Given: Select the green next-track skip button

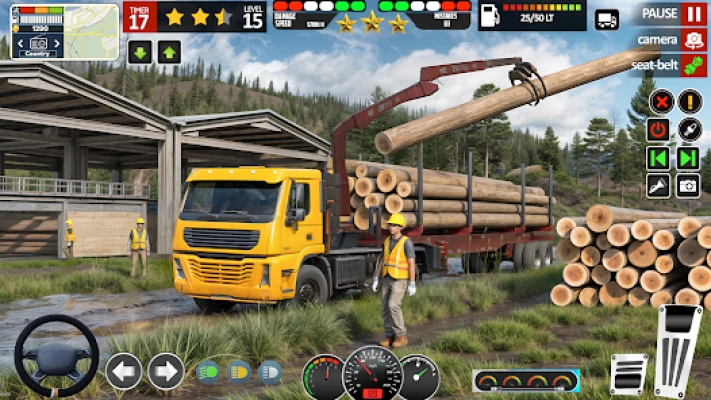Looking at the screenshot, I should click(688, 158).
